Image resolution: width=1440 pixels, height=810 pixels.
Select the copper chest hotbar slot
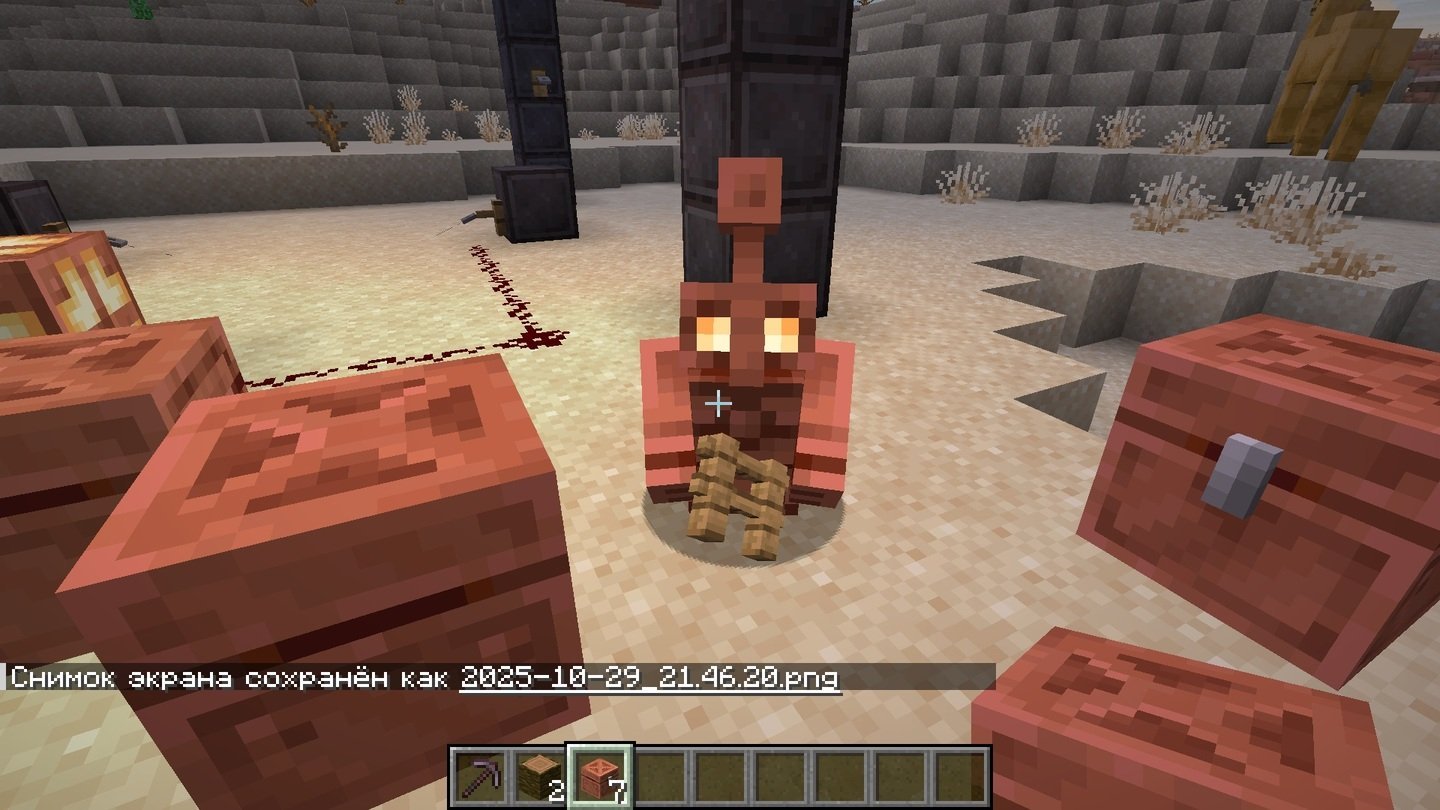click(600, 777)
